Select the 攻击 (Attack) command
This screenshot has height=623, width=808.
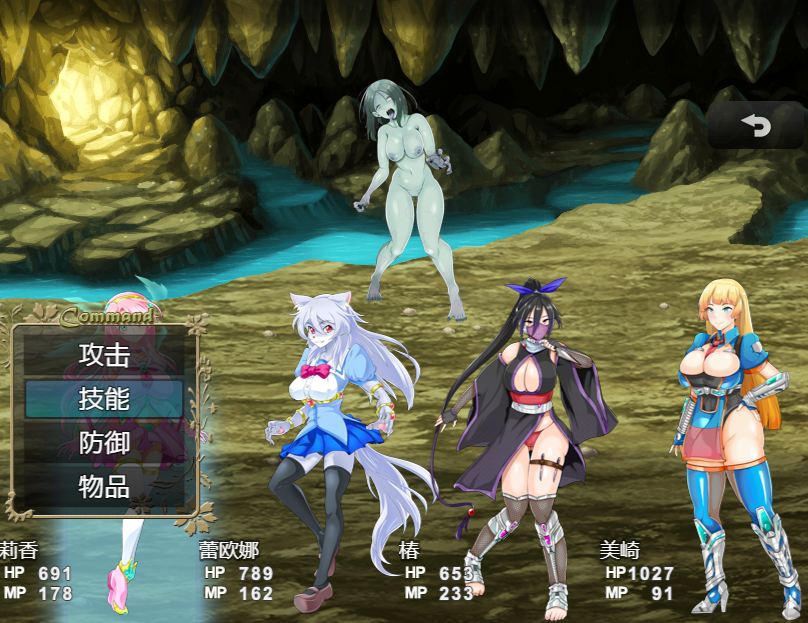coord(104,354)
